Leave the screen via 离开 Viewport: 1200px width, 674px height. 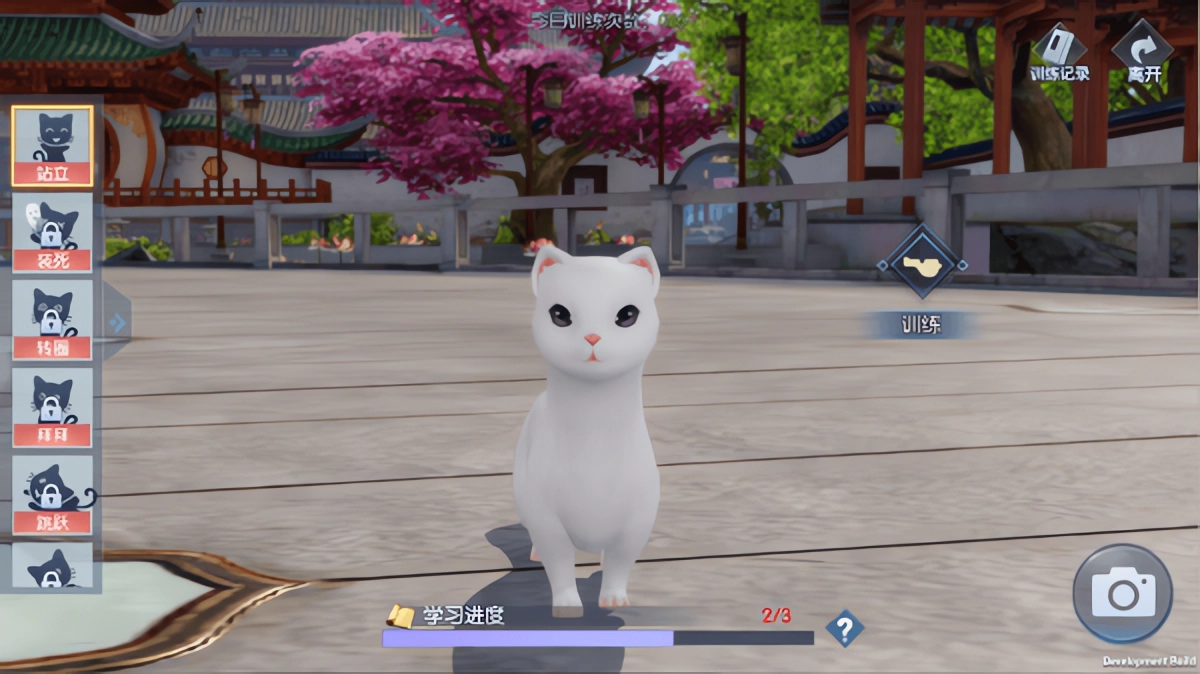(x=1143, y=52)
